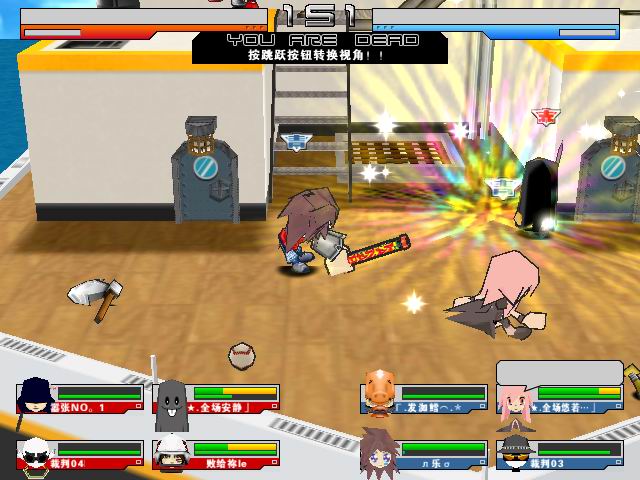Click the empty chat bubble above the pink-haired portrait
The width and height of the screenshot is (640, 480).
click(559, 371)
